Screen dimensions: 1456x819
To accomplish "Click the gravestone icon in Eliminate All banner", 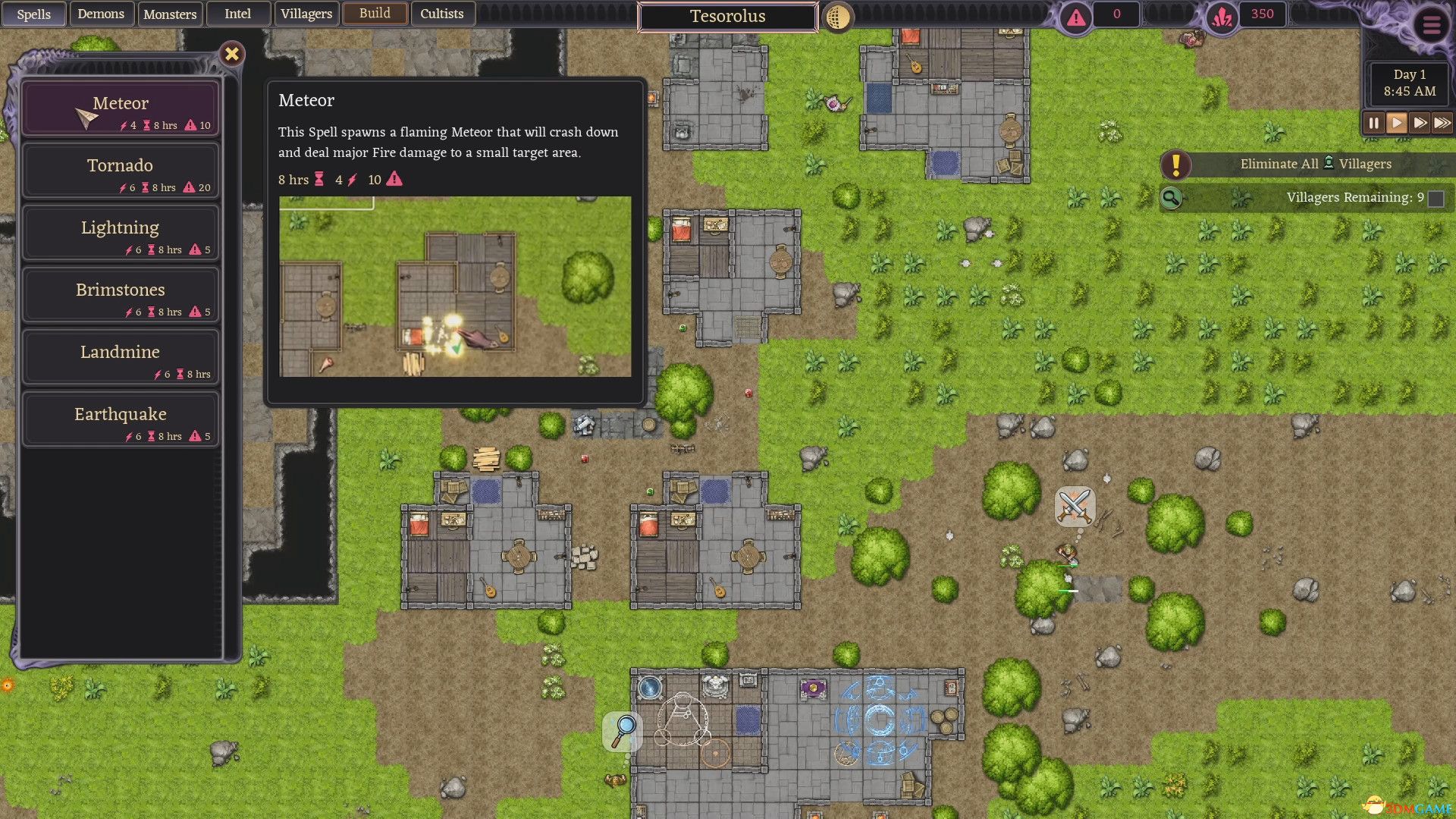I will tap(1329, 163).
